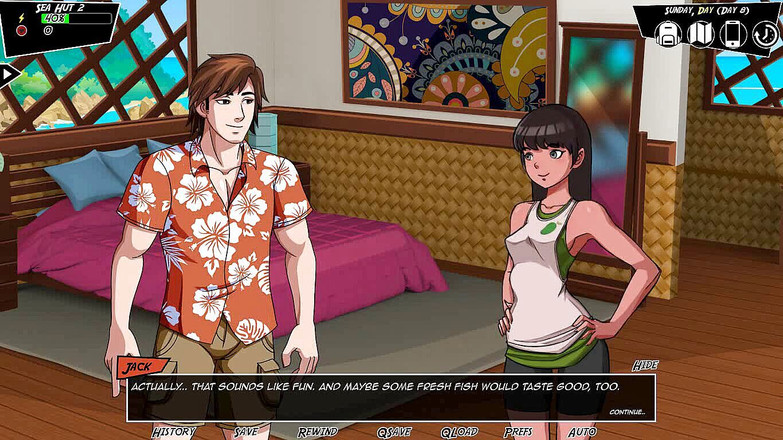This screenshot has width=783, height=440.
Task: Open the dialogue History
Action: (173, 432)
